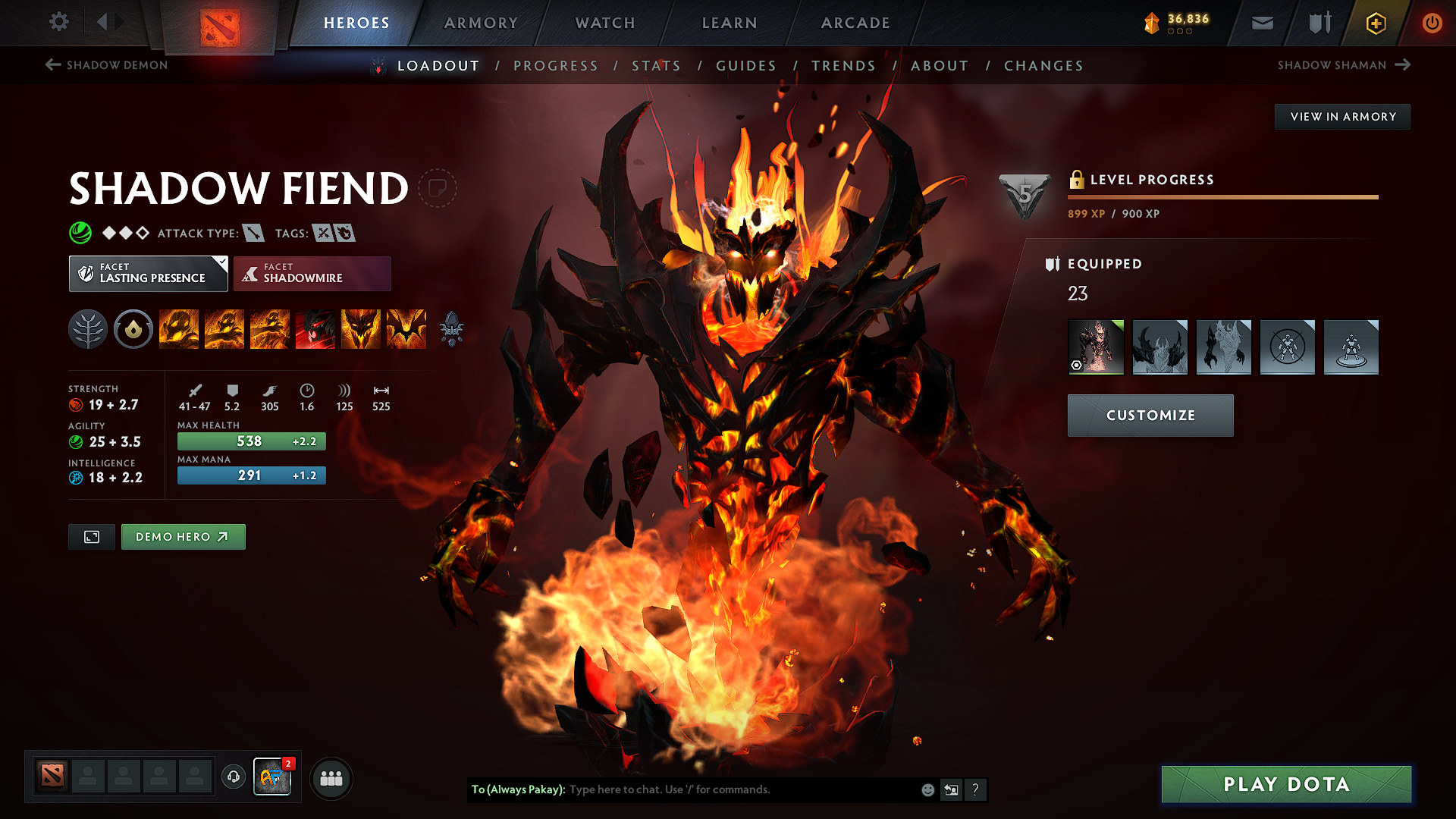Open the Requiem of Souls ultimate icon
The height and width of the screenshot is (819, 1456).
406,329
